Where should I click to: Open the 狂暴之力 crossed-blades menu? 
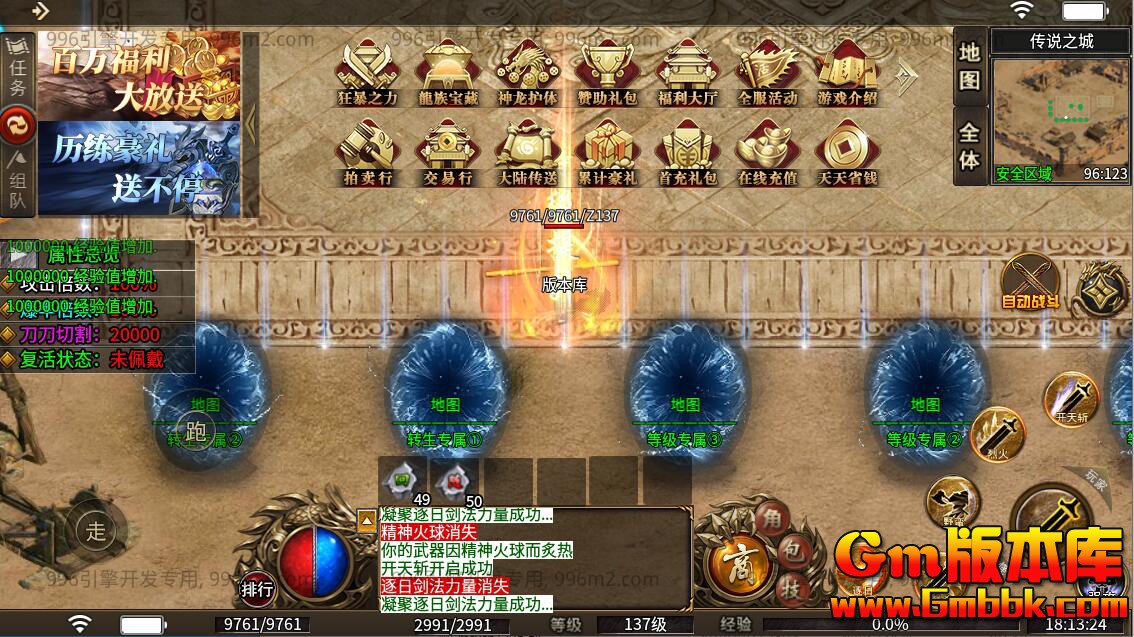pyautogui.click(x=367, y=72)
